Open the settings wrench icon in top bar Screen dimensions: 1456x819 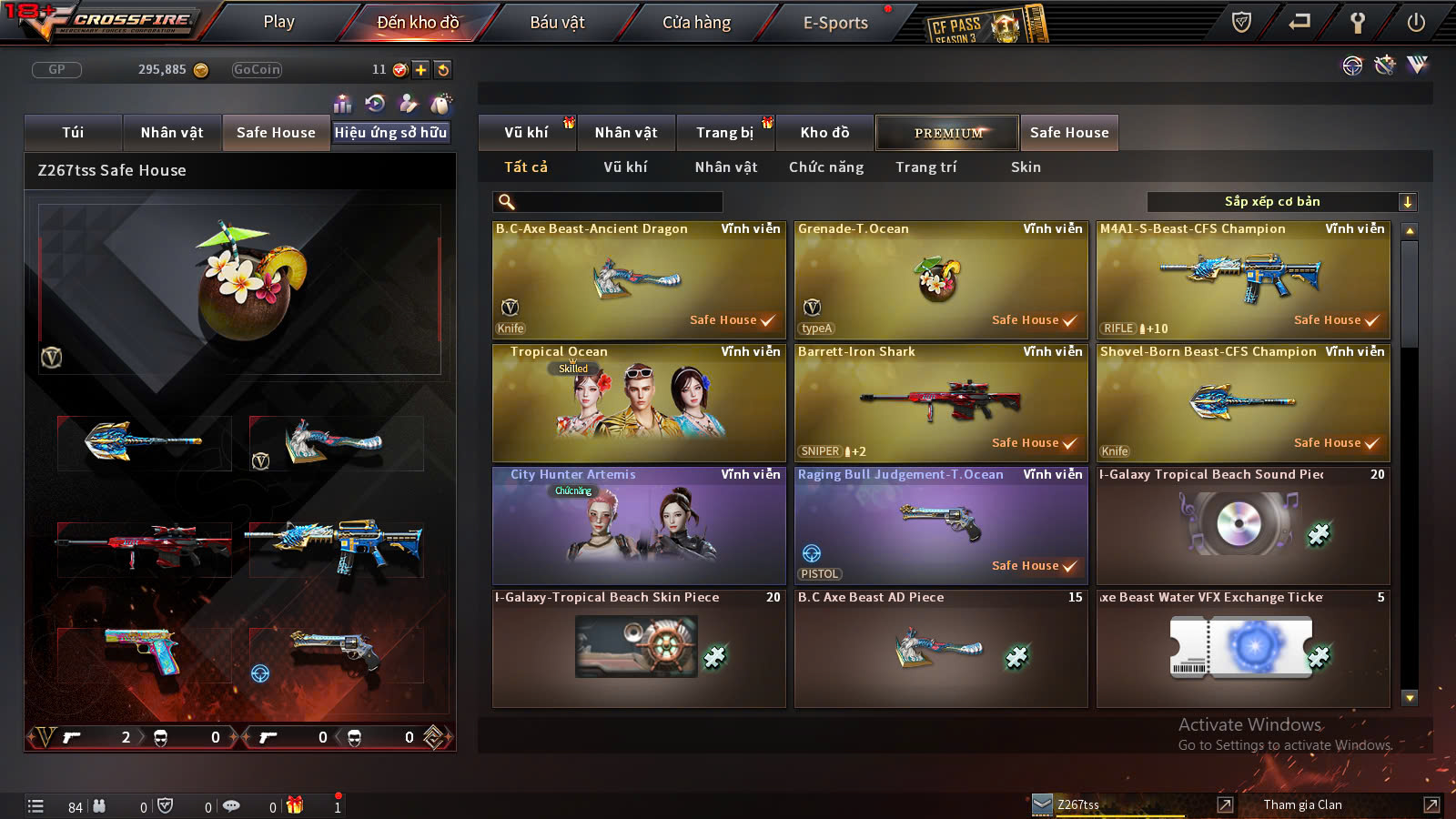(x=1356, y=20)
